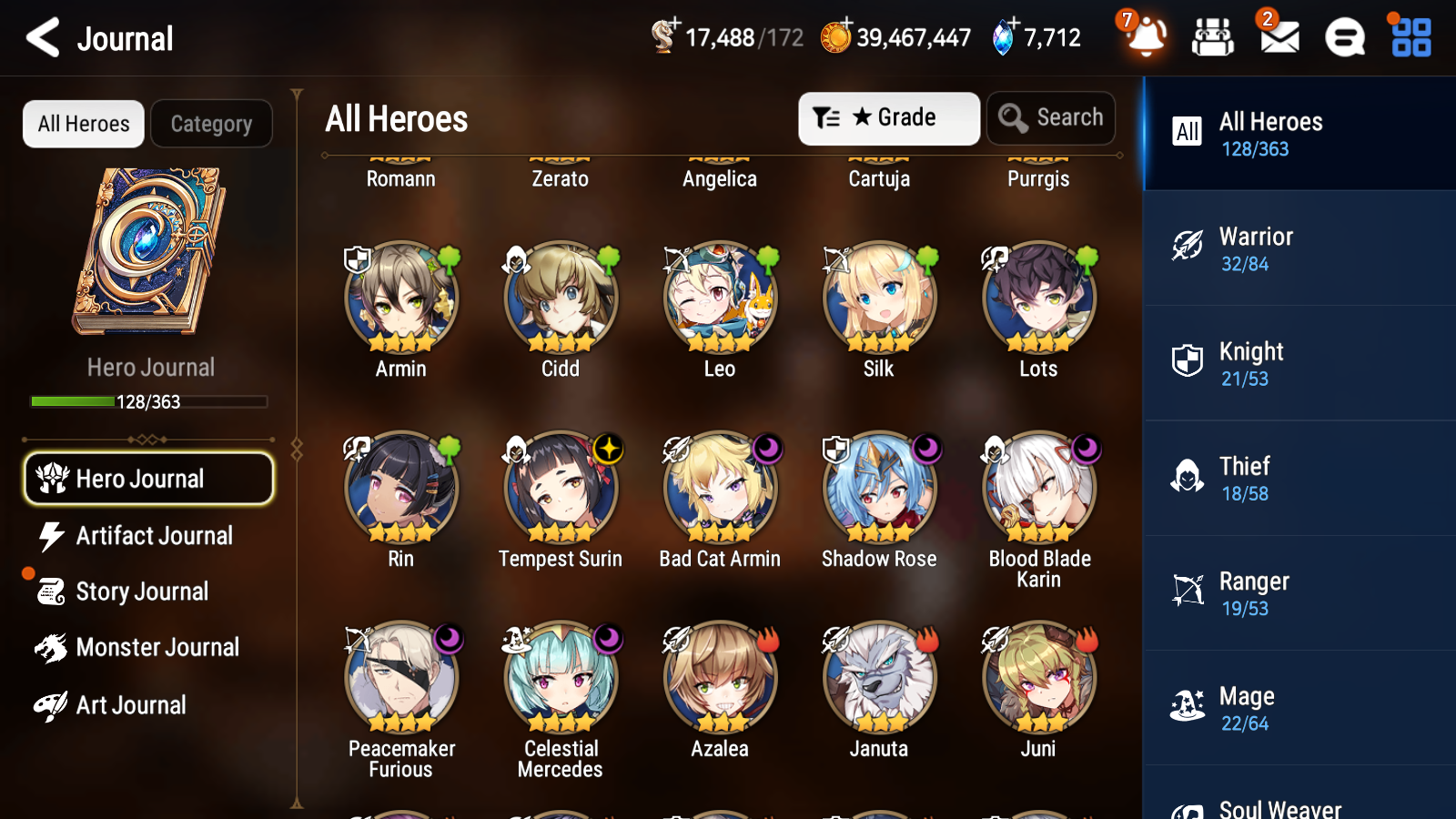This screenshot has height=819, width=1456.
Task: Filter heroes by Warrior class
Action: click(1292, 248)
